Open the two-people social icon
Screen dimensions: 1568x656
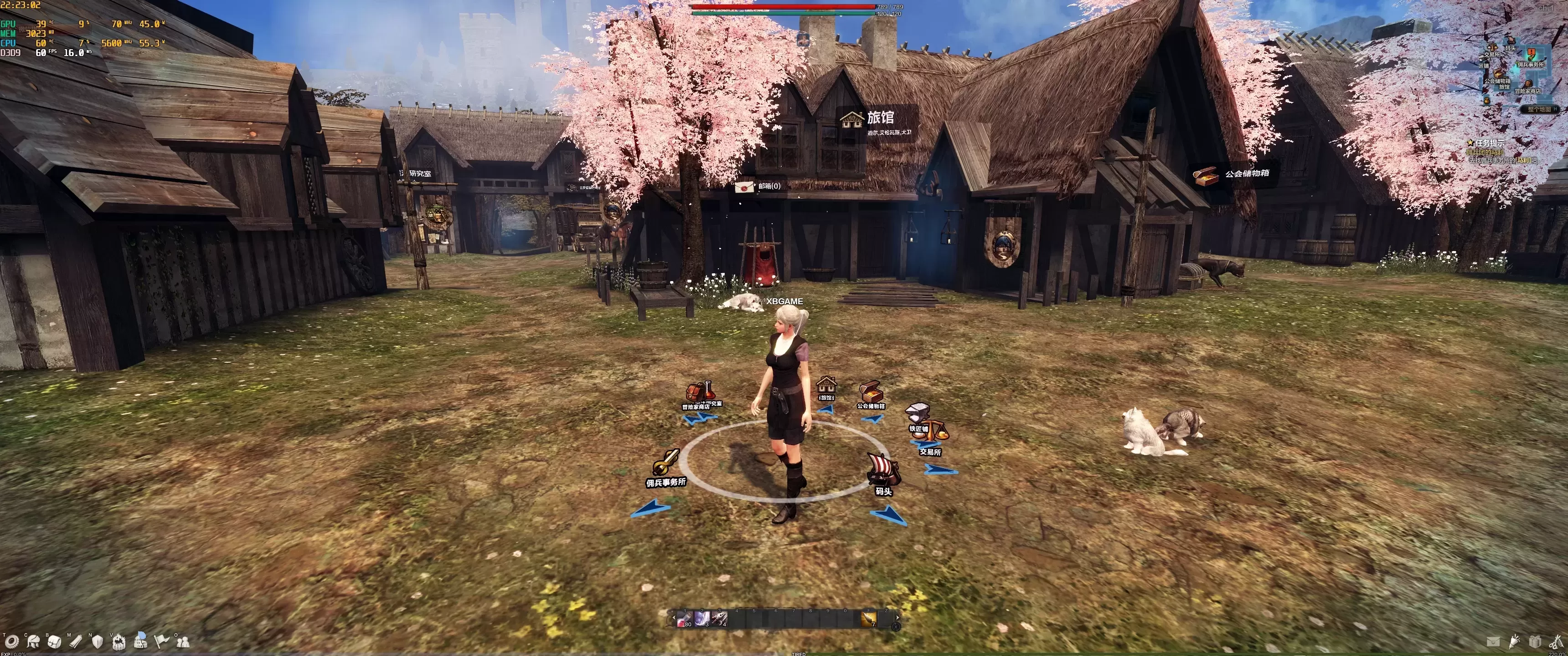(x=183, y=641)
